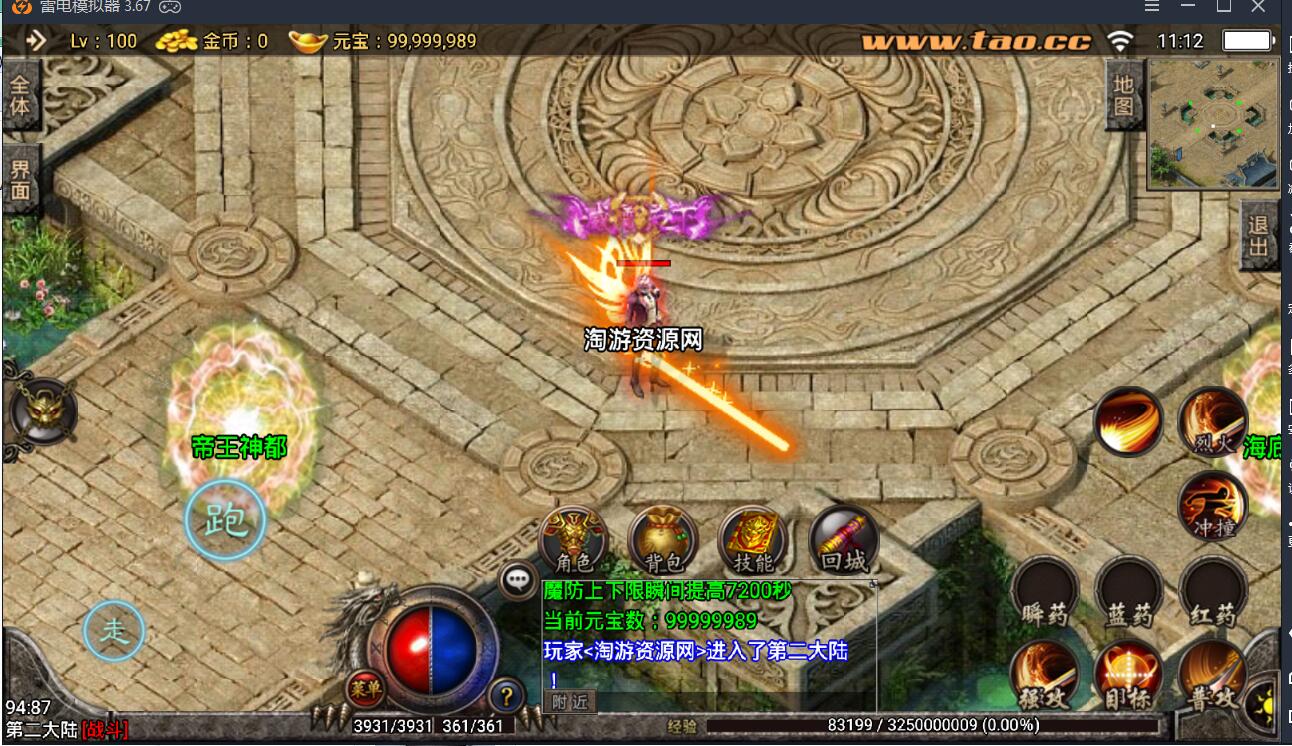Click the minimap in the corner
The width and height of the screenshot is (1292, 746).
tap(1213, 122)
